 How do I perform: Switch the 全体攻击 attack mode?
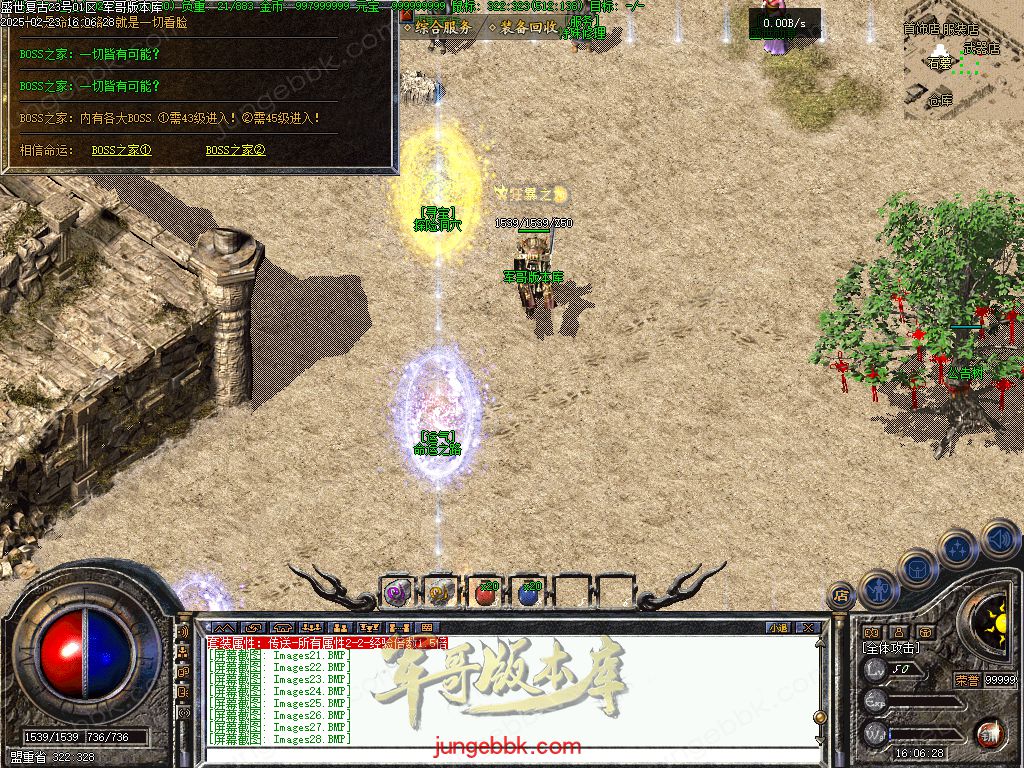892,648
